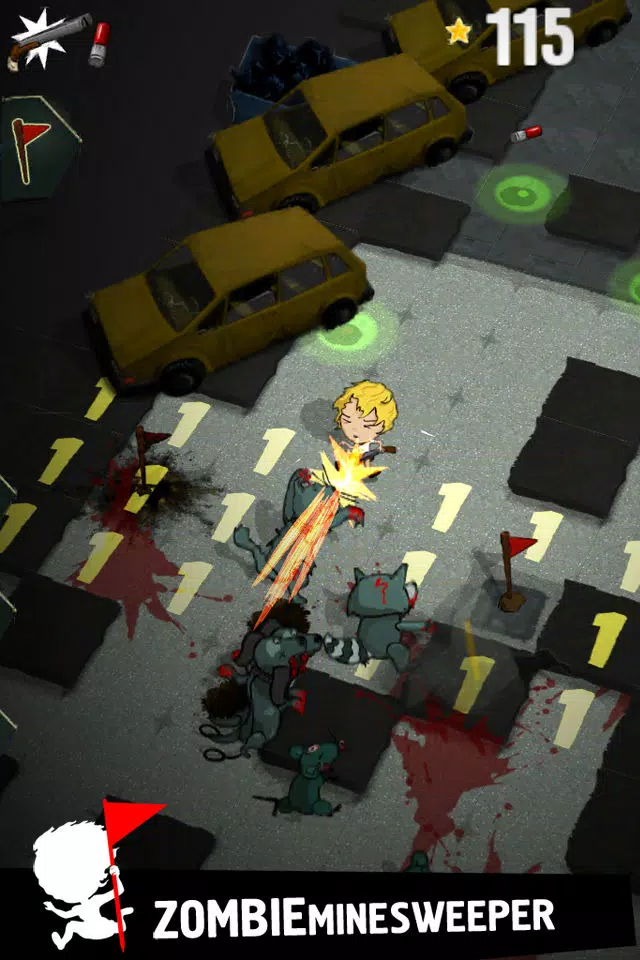The width and height of the screenshot is (640, 960).
Task: Activate the red flag marker button
Action: click(x=32, y=147)
